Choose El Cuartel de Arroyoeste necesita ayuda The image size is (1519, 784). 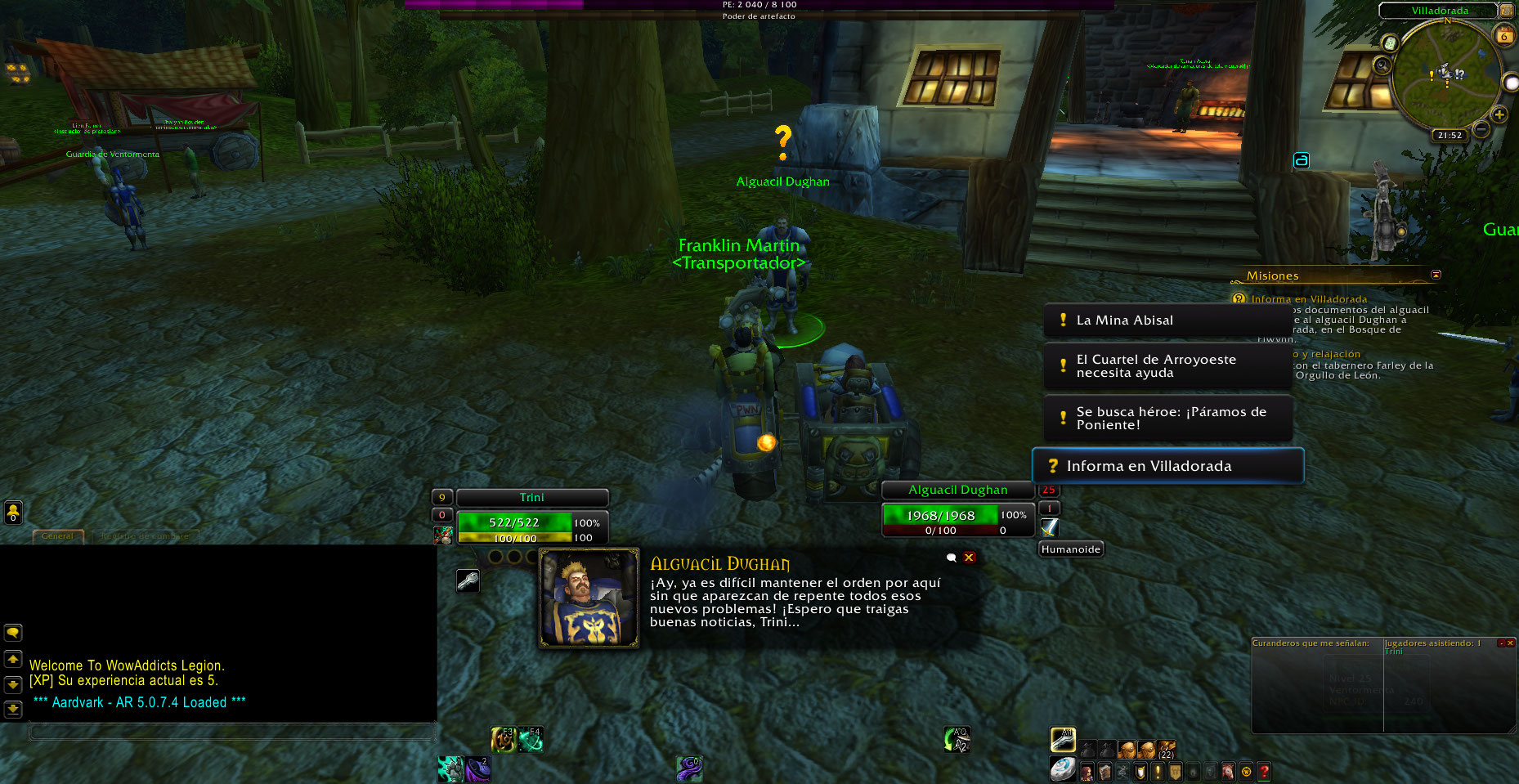tap(1166, 366)
